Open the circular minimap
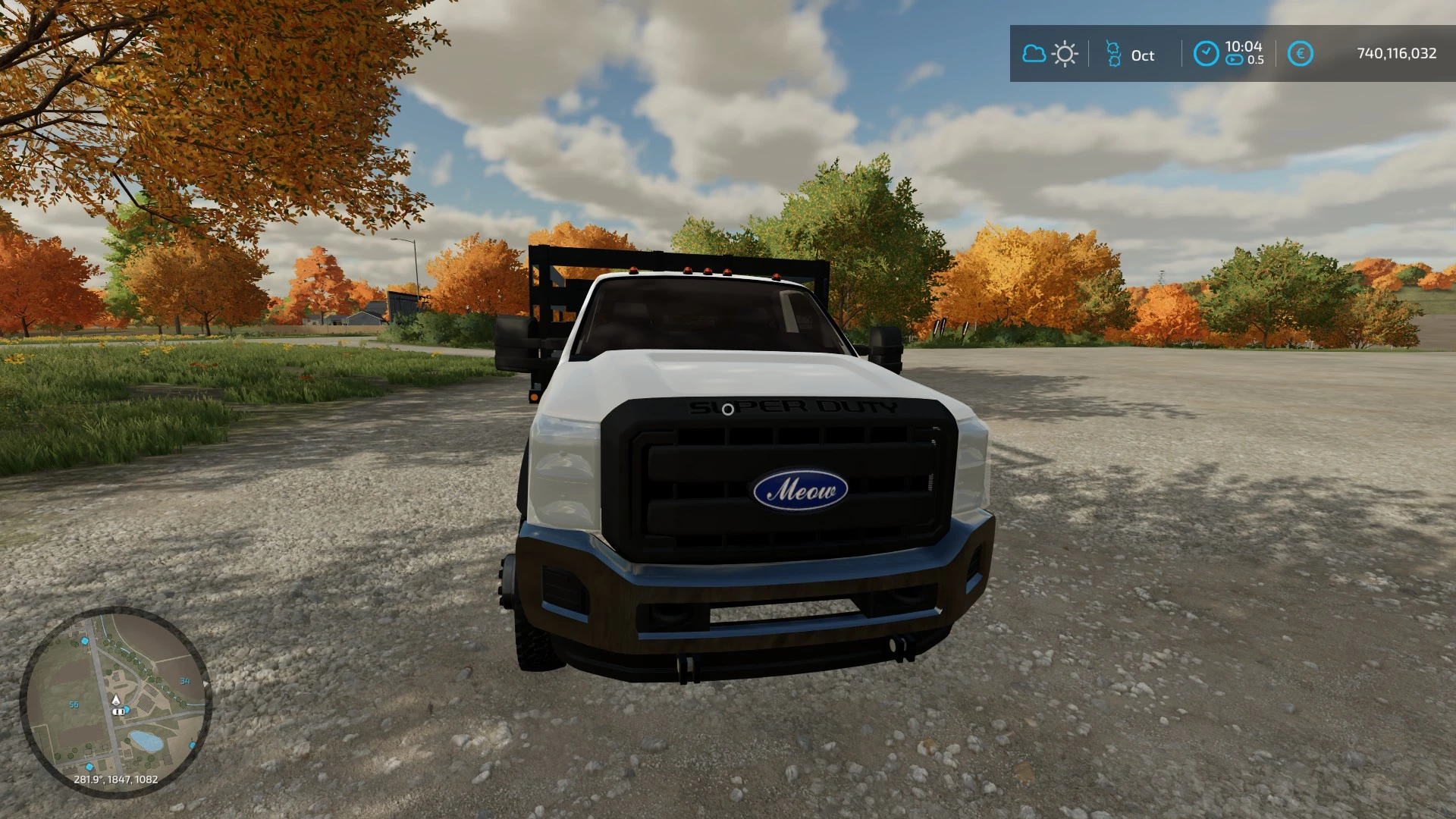The height and width of the screenshot is (819, 1456). tap(115, 701)
